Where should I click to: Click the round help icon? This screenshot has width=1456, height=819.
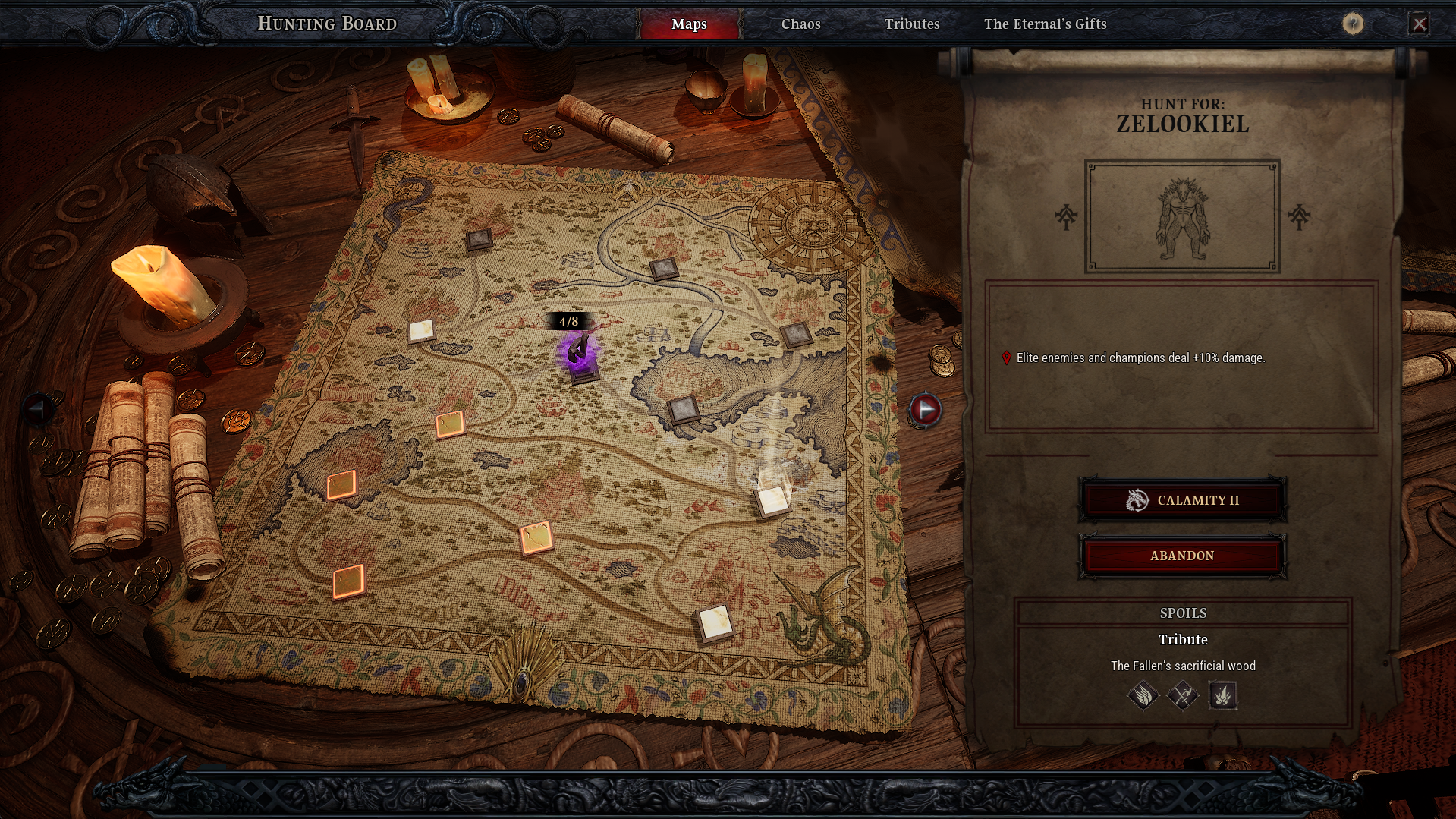(1352, 24)
